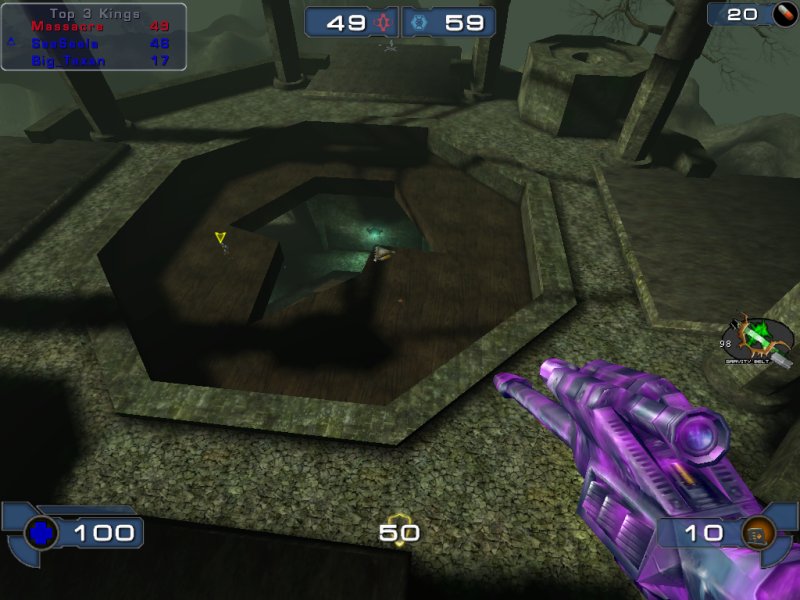Click the red team emblem icon

[x=385, y=22]
